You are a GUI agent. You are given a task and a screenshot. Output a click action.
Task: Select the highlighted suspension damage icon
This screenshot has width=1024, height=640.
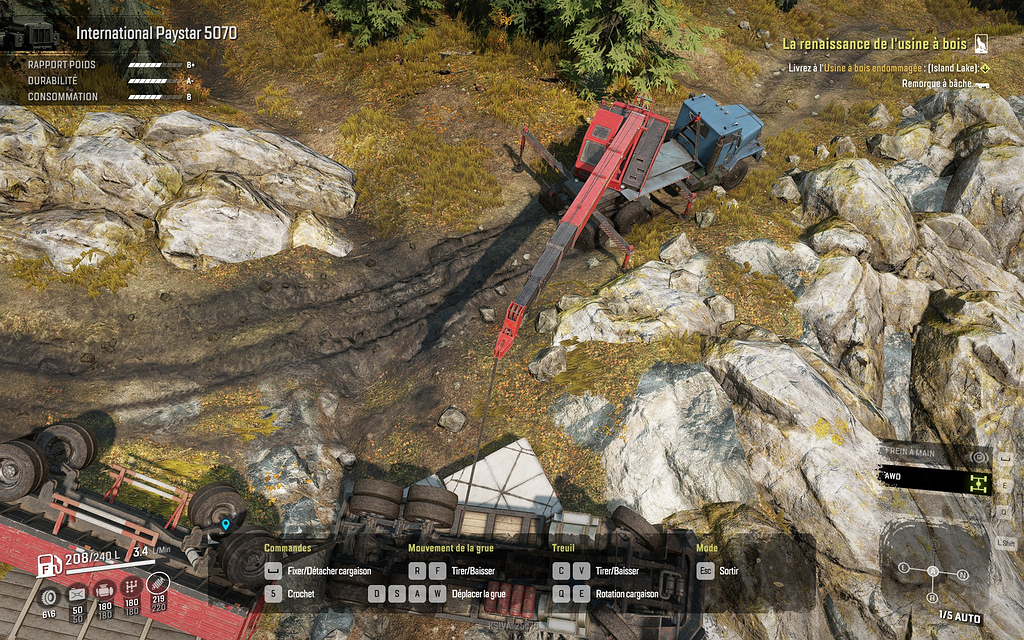[158, 584]
